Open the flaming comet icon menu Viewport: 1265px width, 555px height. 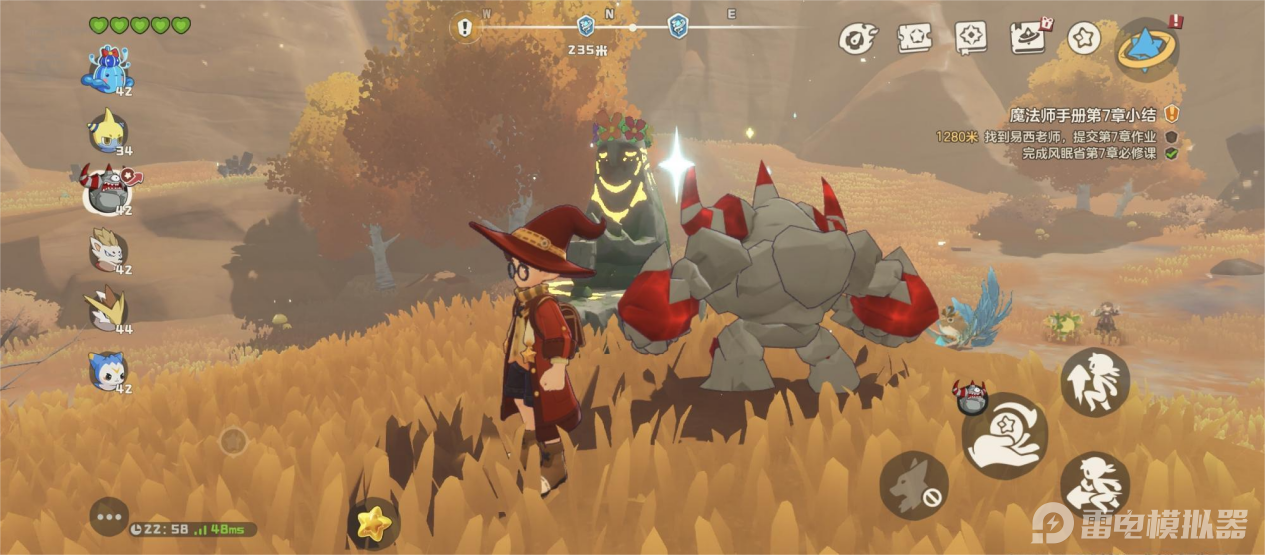[x=856, y=38]
